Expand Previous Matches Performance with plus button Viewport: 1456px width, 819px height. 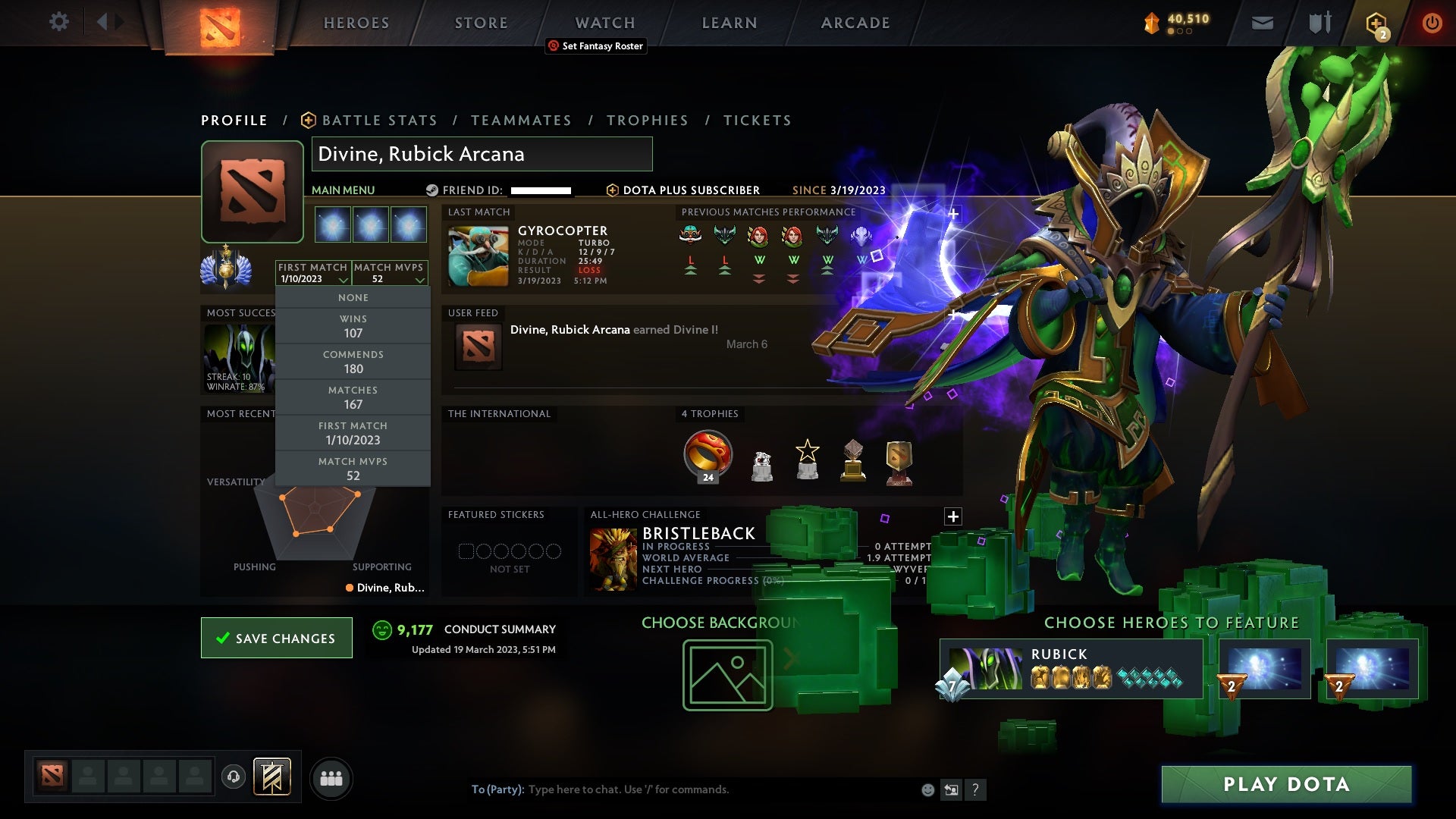pos(953,213)
